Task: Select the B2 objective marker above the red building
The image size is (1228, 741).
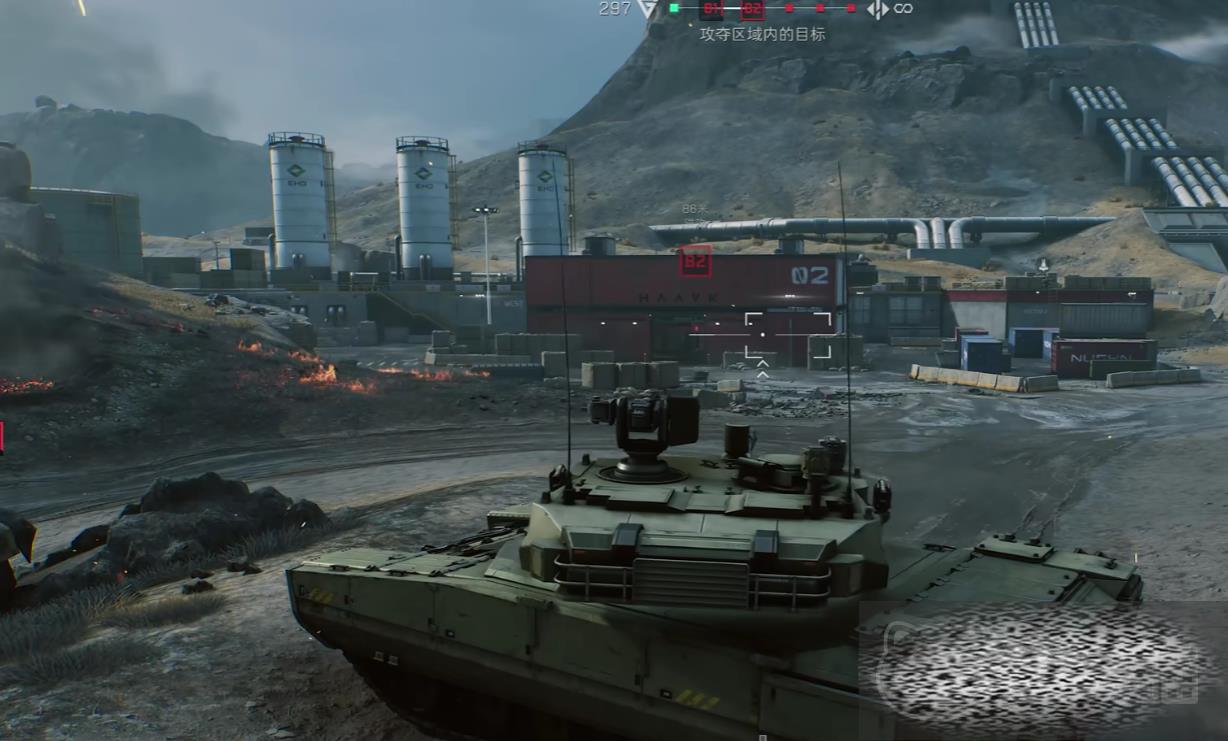Action: 695,262
